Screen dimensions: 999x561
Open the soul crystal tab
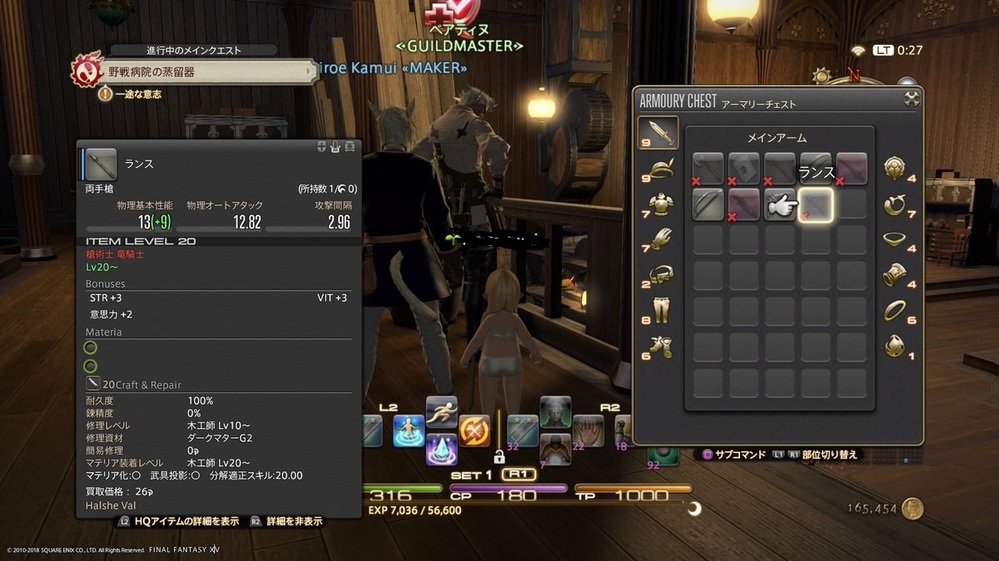click(x=896, y=346)
